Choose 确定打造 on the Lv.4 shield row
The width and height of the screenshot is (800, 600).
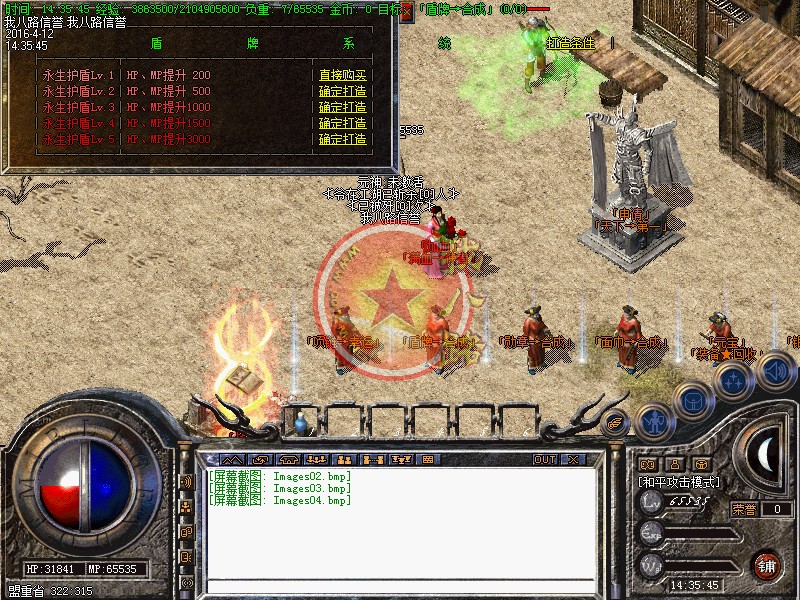pos(343,123)
